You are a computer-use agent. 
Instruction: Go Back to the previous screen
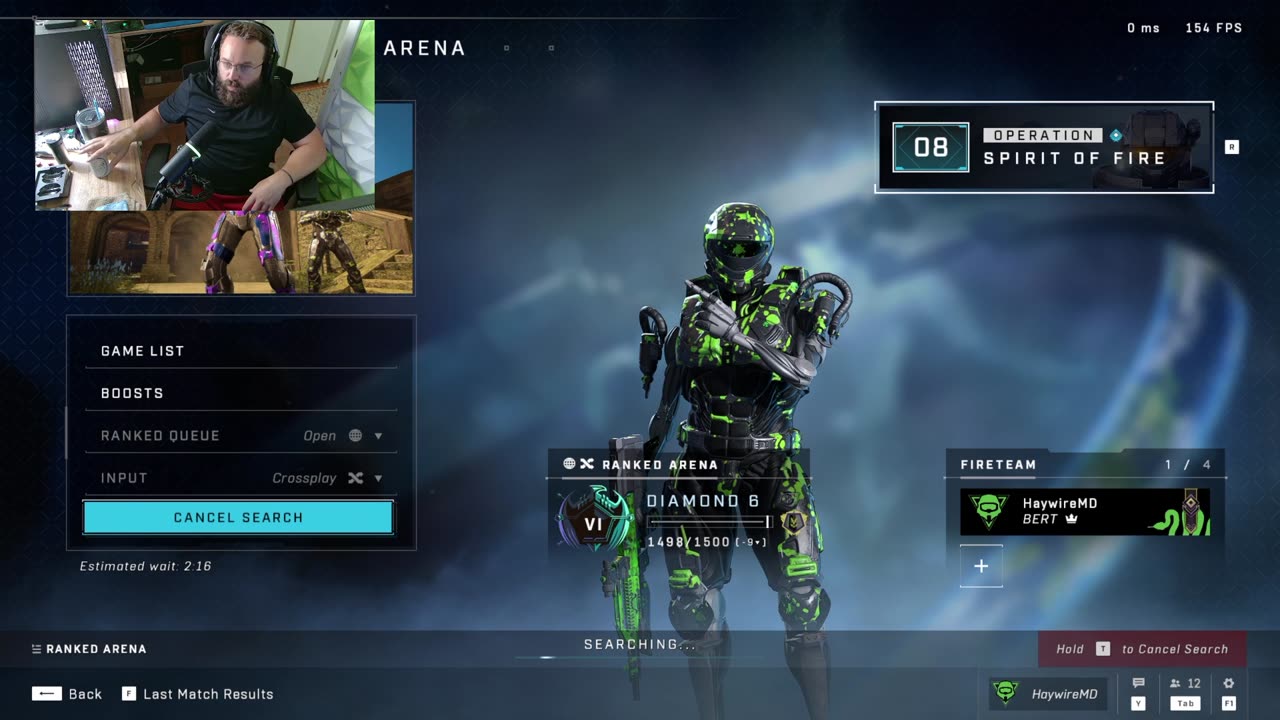(67, 694)
